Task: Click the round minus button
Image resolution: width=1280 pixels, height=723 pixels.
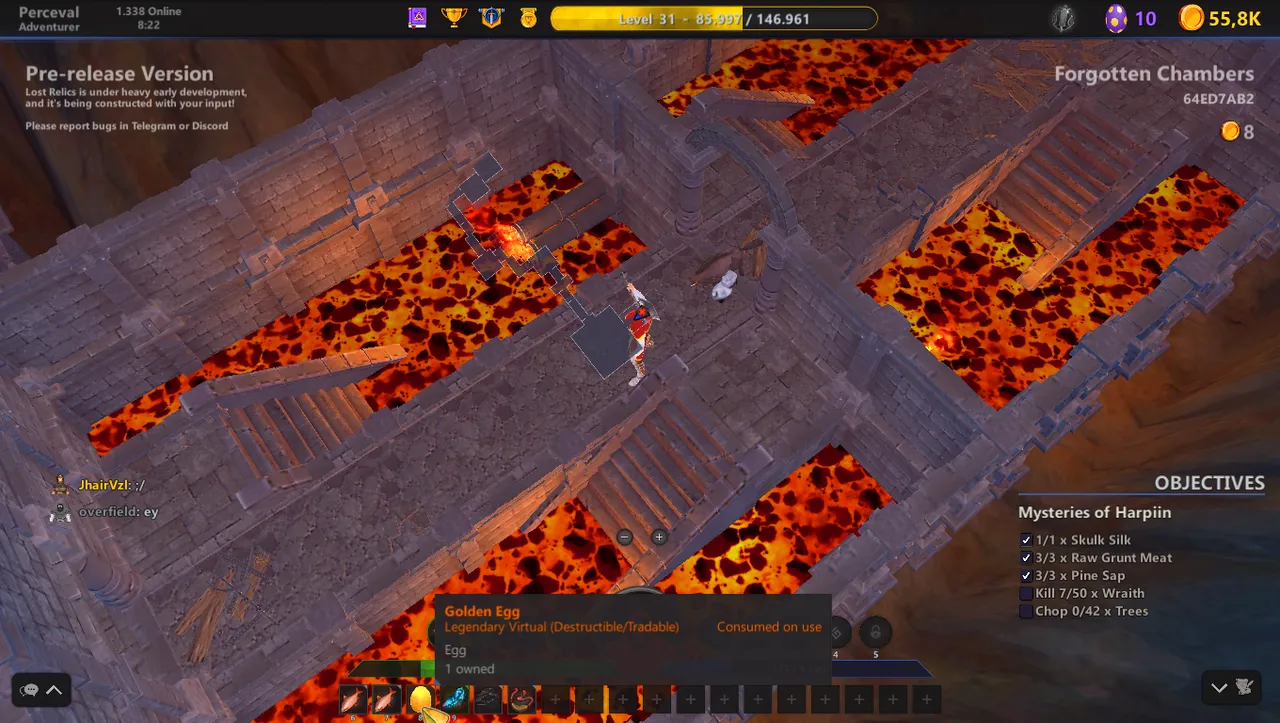Action: 625,537
